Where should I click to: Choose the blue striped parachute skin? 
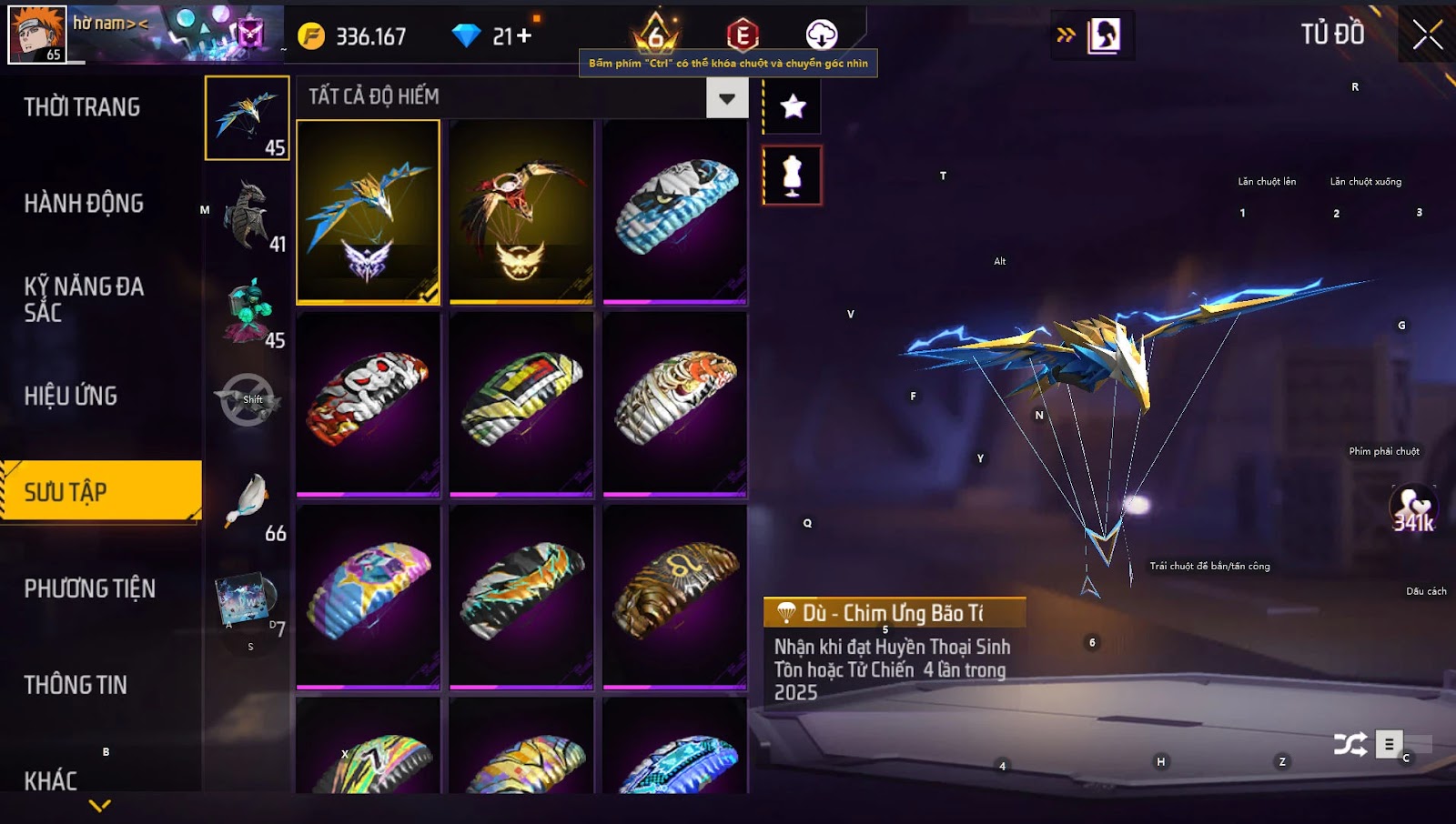click(675, 212)
